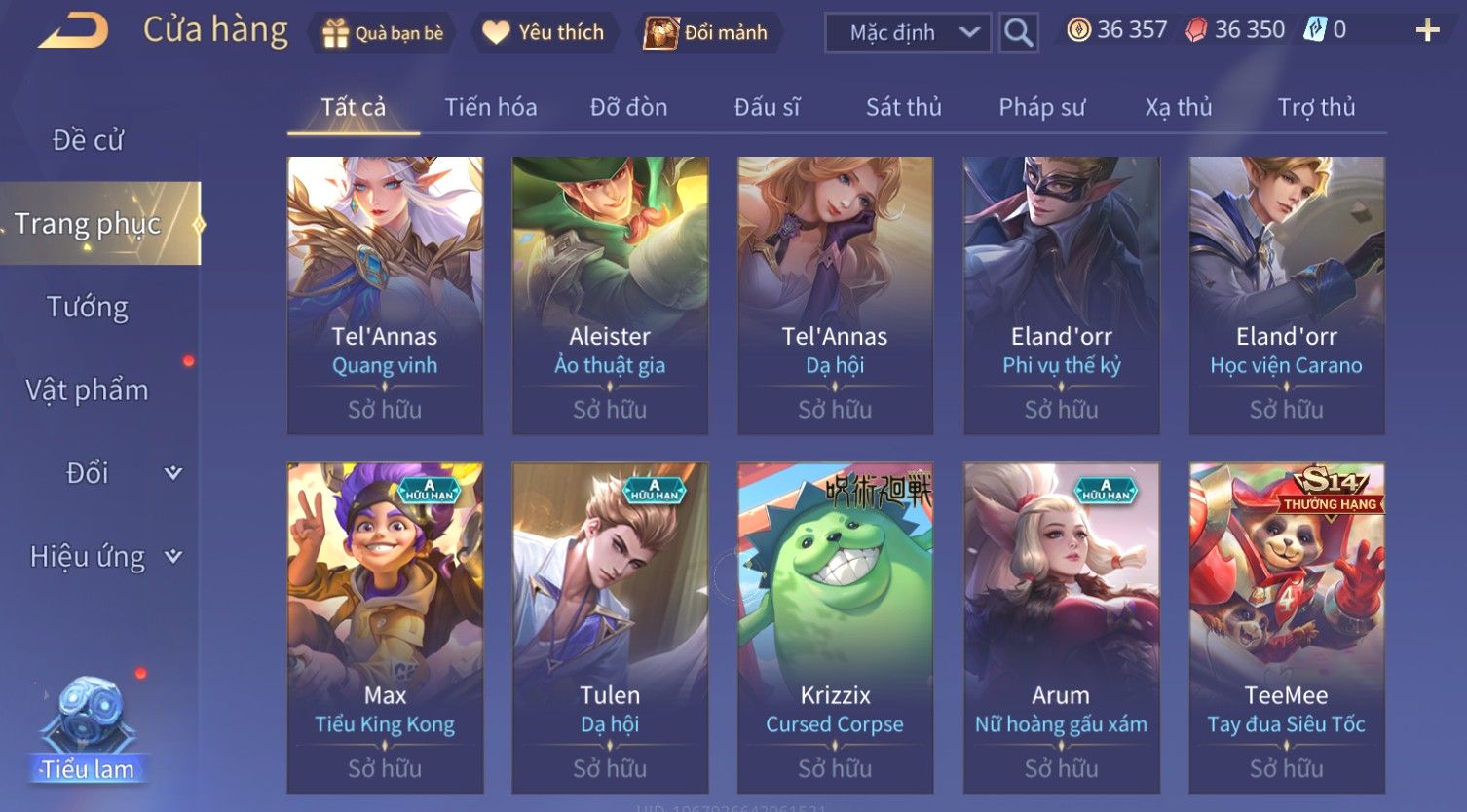Expand the Hiệu ứng menu
The image size is (1467, 812).
[x=102, y=557]
